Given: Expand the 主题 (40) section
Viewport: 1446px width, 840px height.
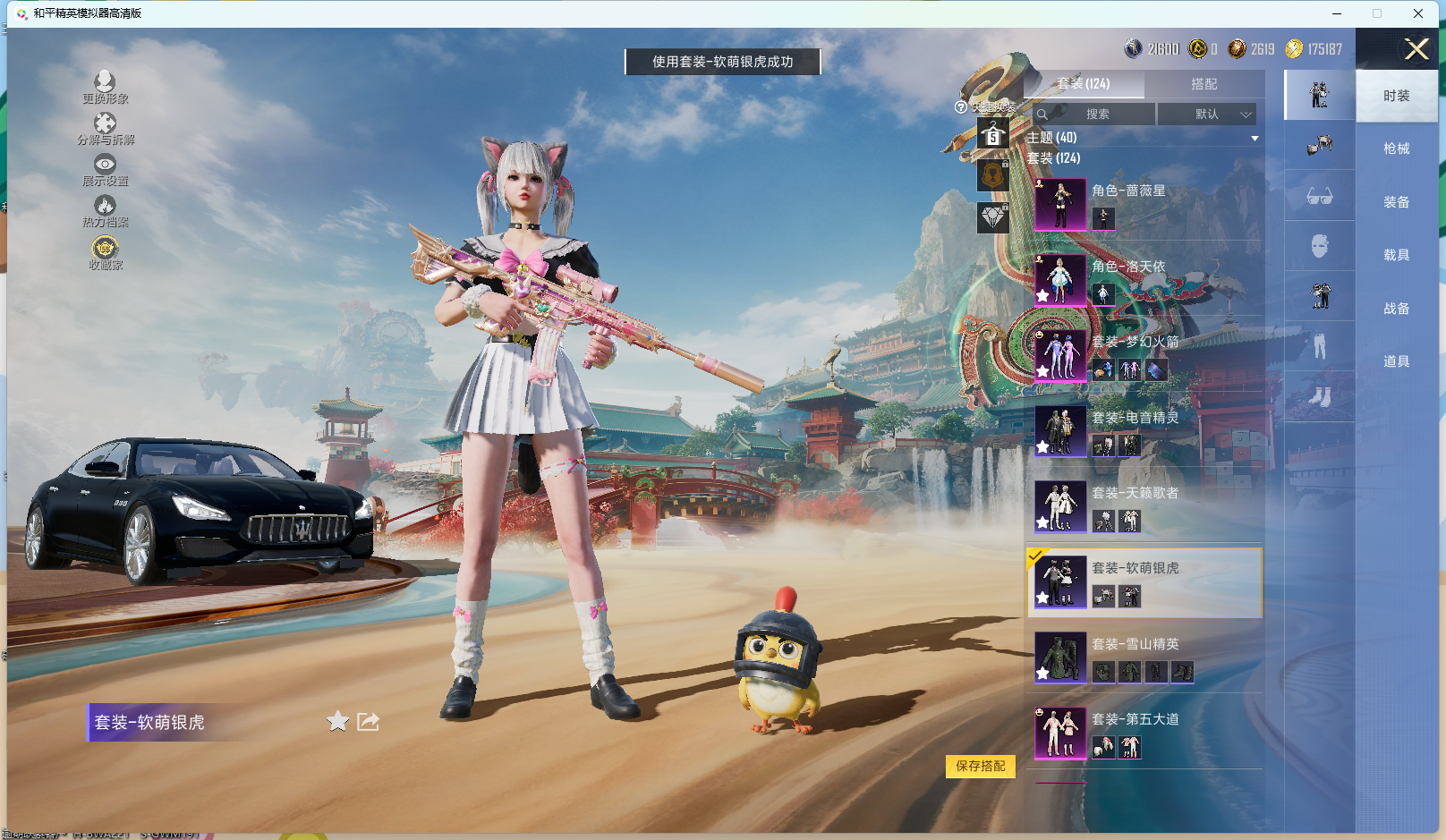Looking at the screenshot, I should point(1254,138).
